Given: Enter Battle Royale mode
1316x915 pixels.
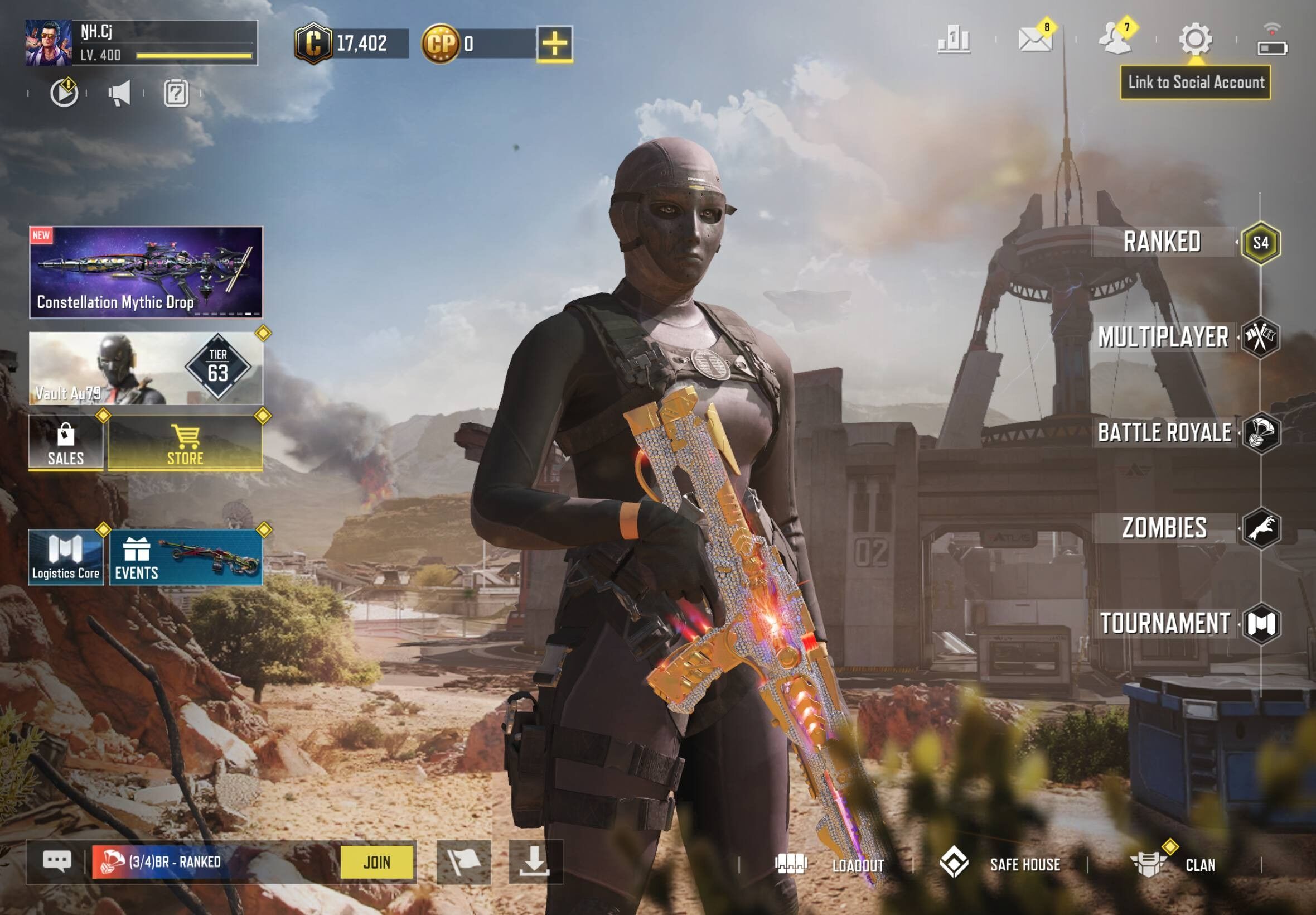Looking at the screenshot, I should (1164, 432).
